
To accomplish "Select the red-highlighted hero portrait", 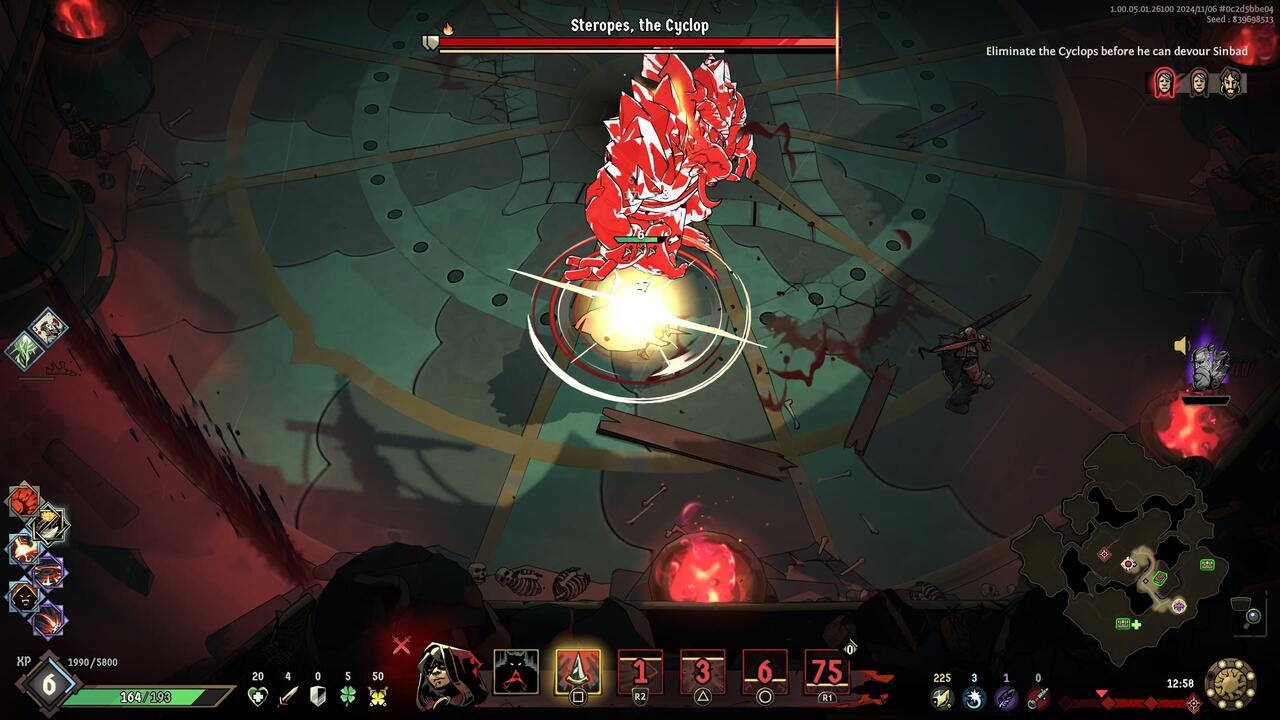I will [1165, 83].
